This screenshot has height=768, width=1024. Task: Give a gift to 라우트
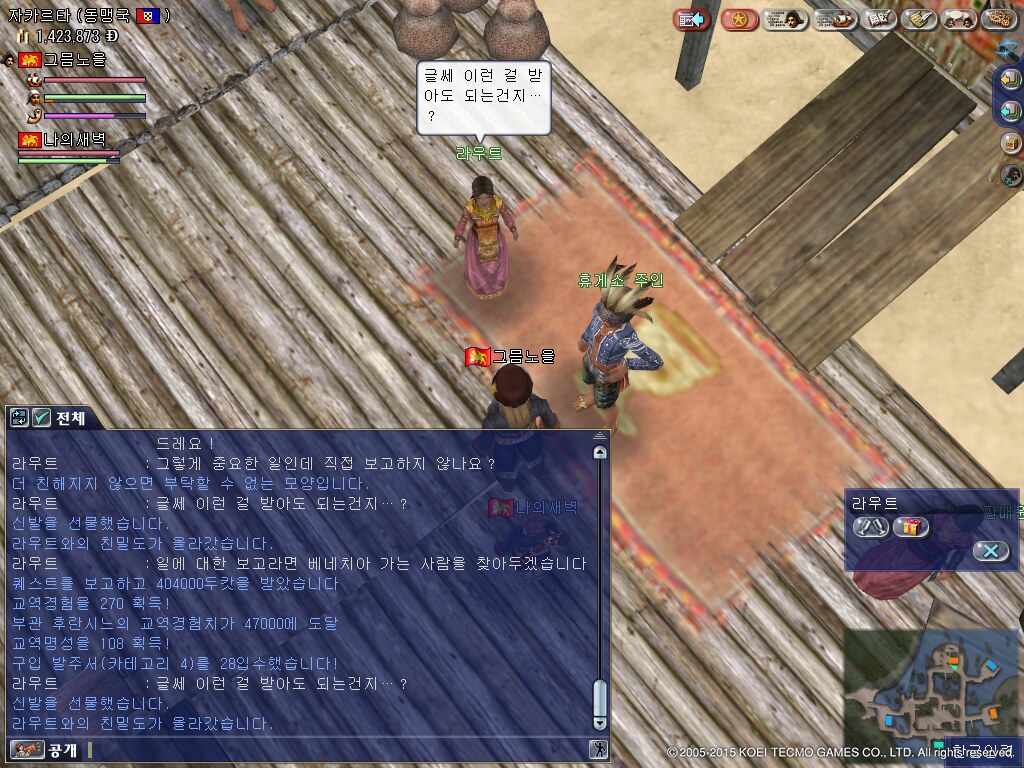pos(911,527)
